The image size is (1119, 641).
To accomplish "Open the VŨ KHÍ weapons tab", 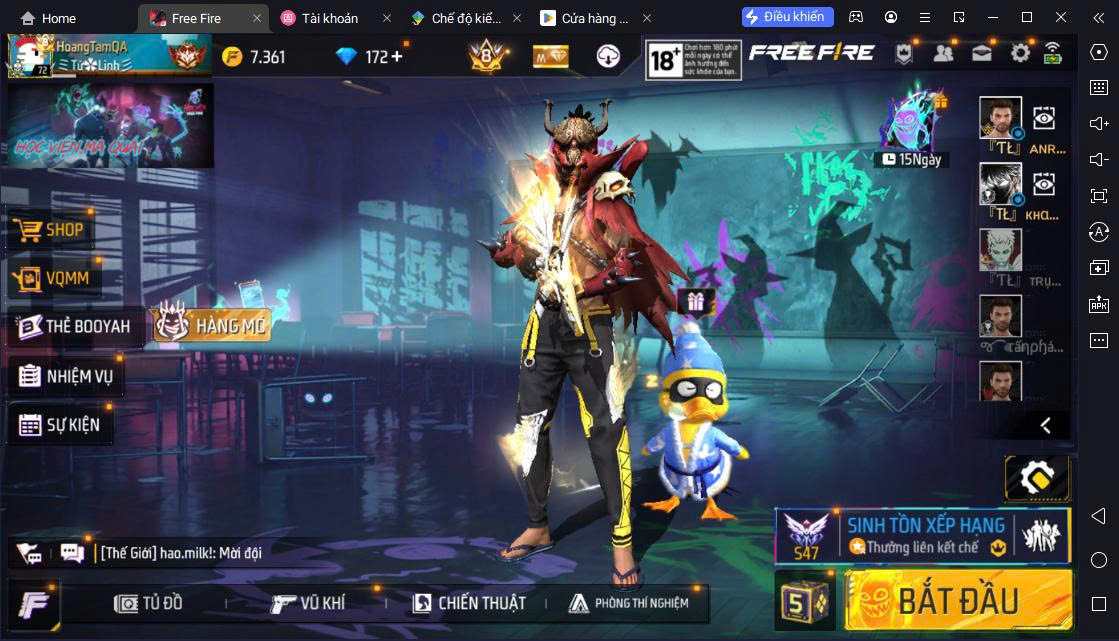I will coord(308,603).
